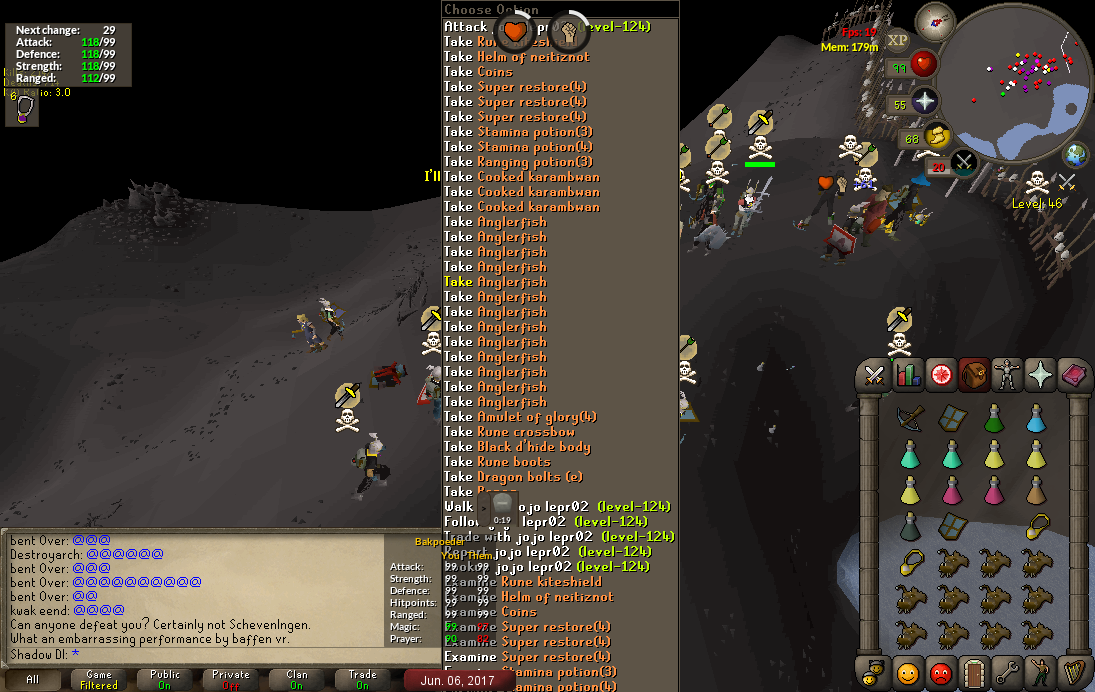Open the Combat Options tab
The width and height of the screenshot is (1095, 692).
[875, 375]
